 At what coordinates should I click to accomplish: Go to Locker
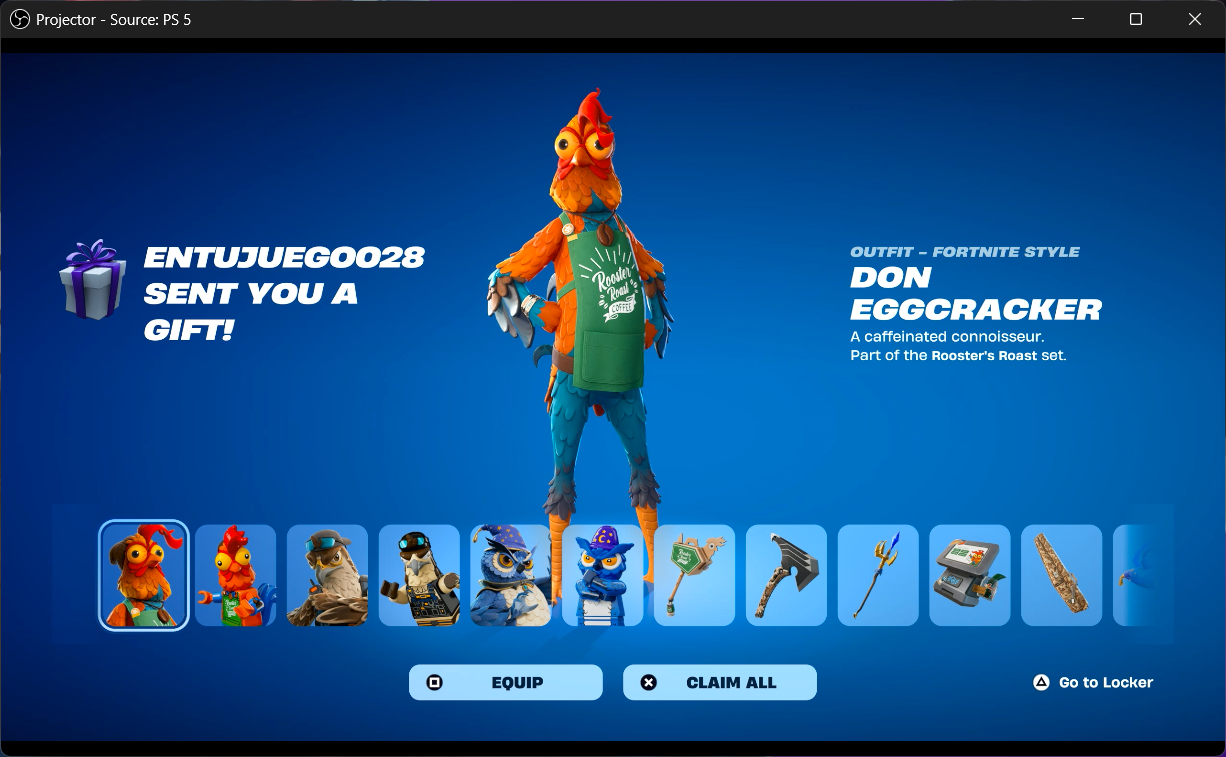click(x=1093, y=683)
